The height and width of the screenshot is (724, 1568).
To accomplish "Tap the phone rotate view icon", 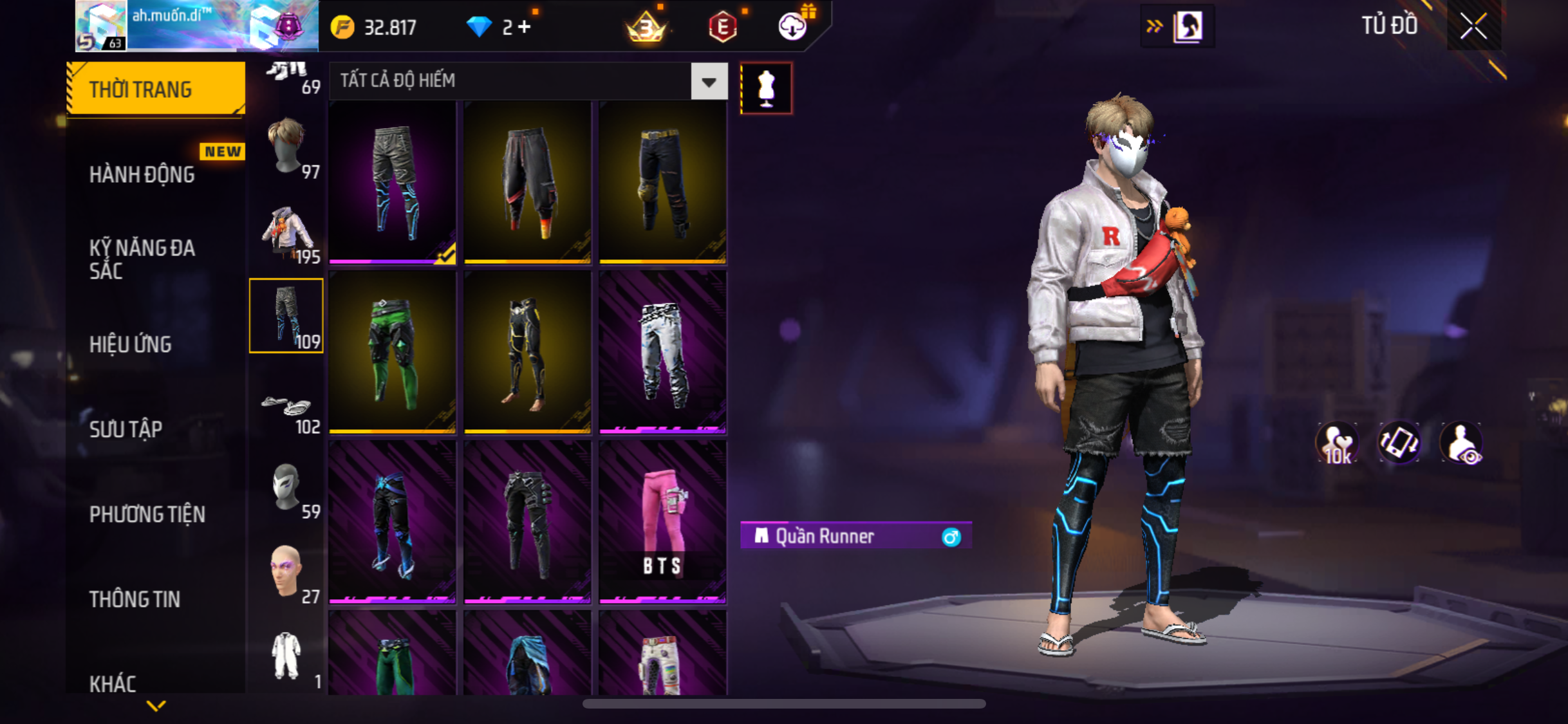I will click(x=1399, y=443).
